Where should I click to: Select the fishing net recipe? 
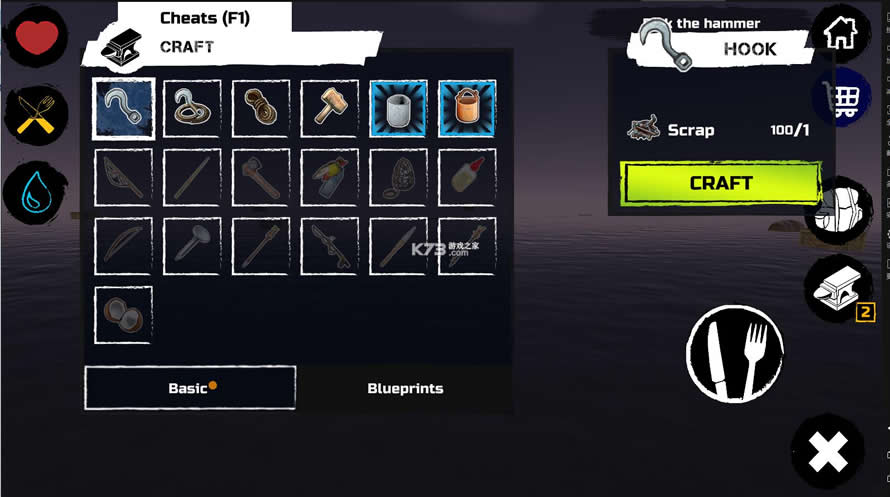(124, 177)
